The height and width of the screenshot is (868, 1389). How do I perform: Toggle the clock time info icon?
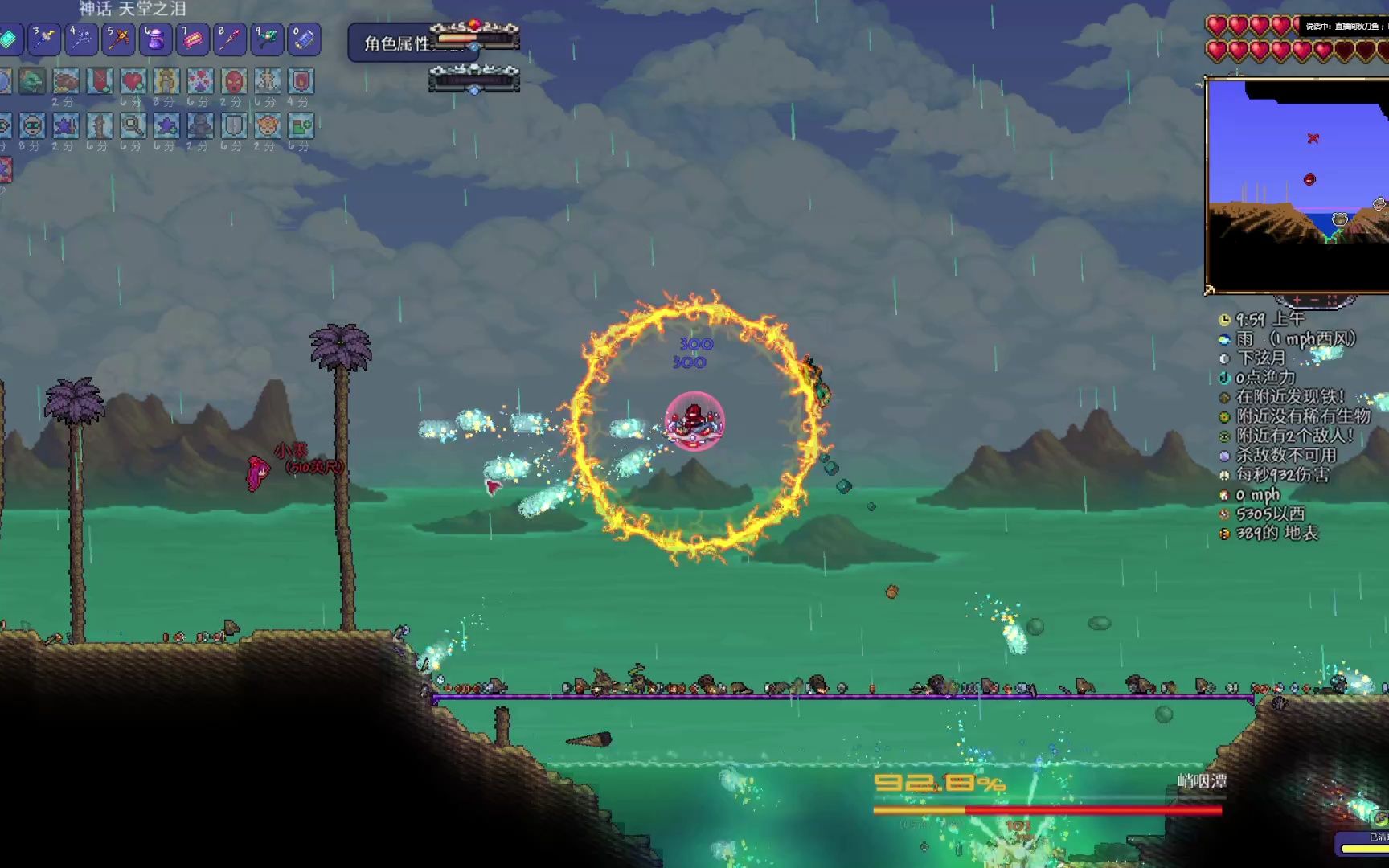point(1224,320)
